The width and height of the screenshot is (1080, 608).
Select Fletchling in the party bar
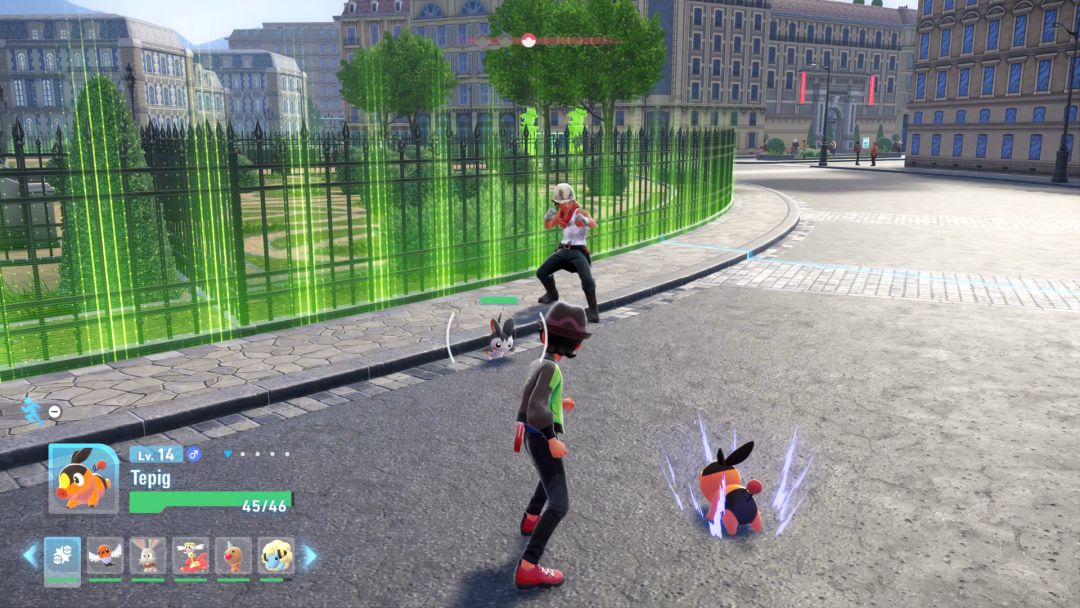[105, 555]
